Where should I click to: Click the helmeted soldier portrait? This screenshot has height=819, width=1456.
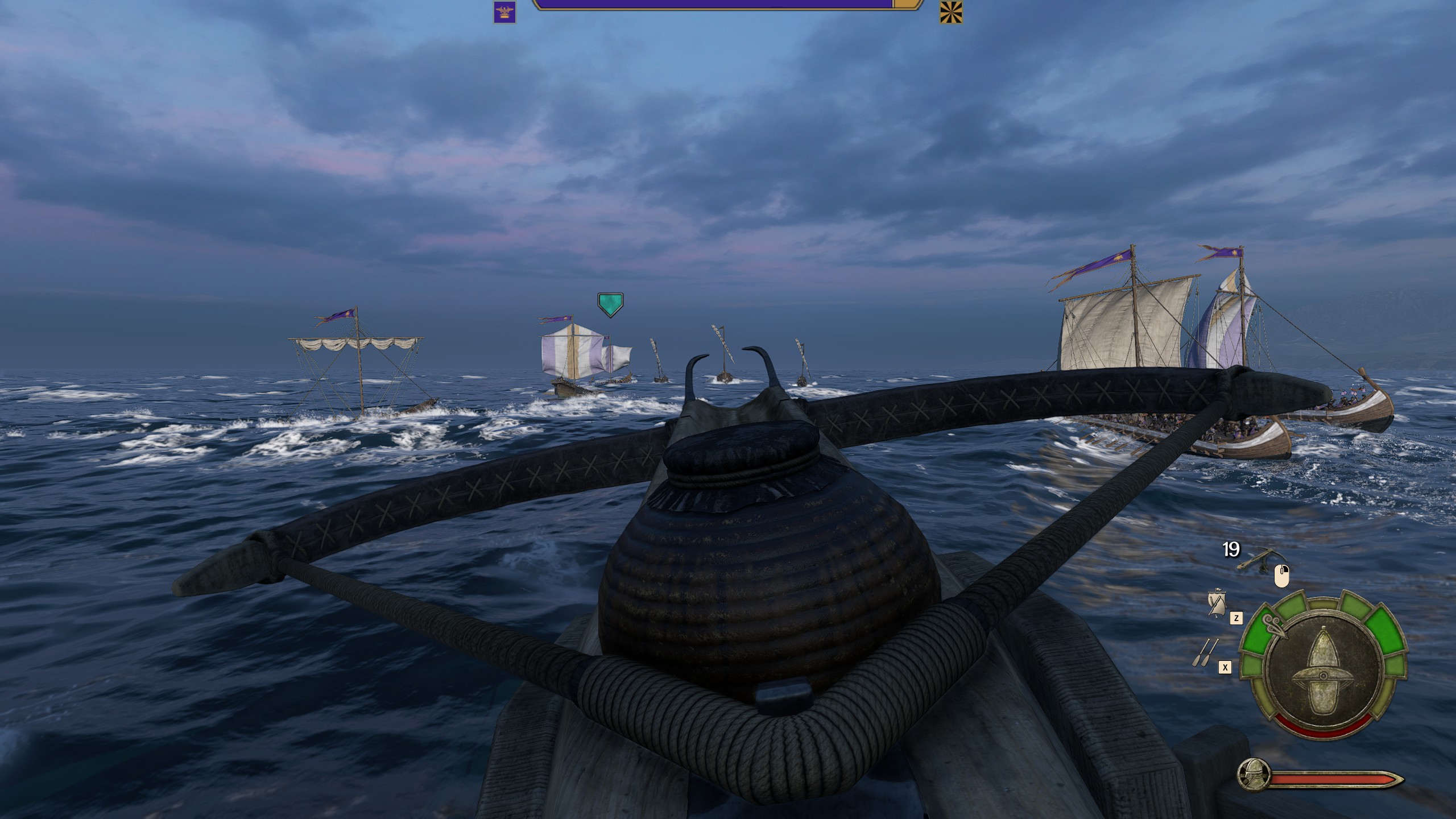pos(1254,774)
